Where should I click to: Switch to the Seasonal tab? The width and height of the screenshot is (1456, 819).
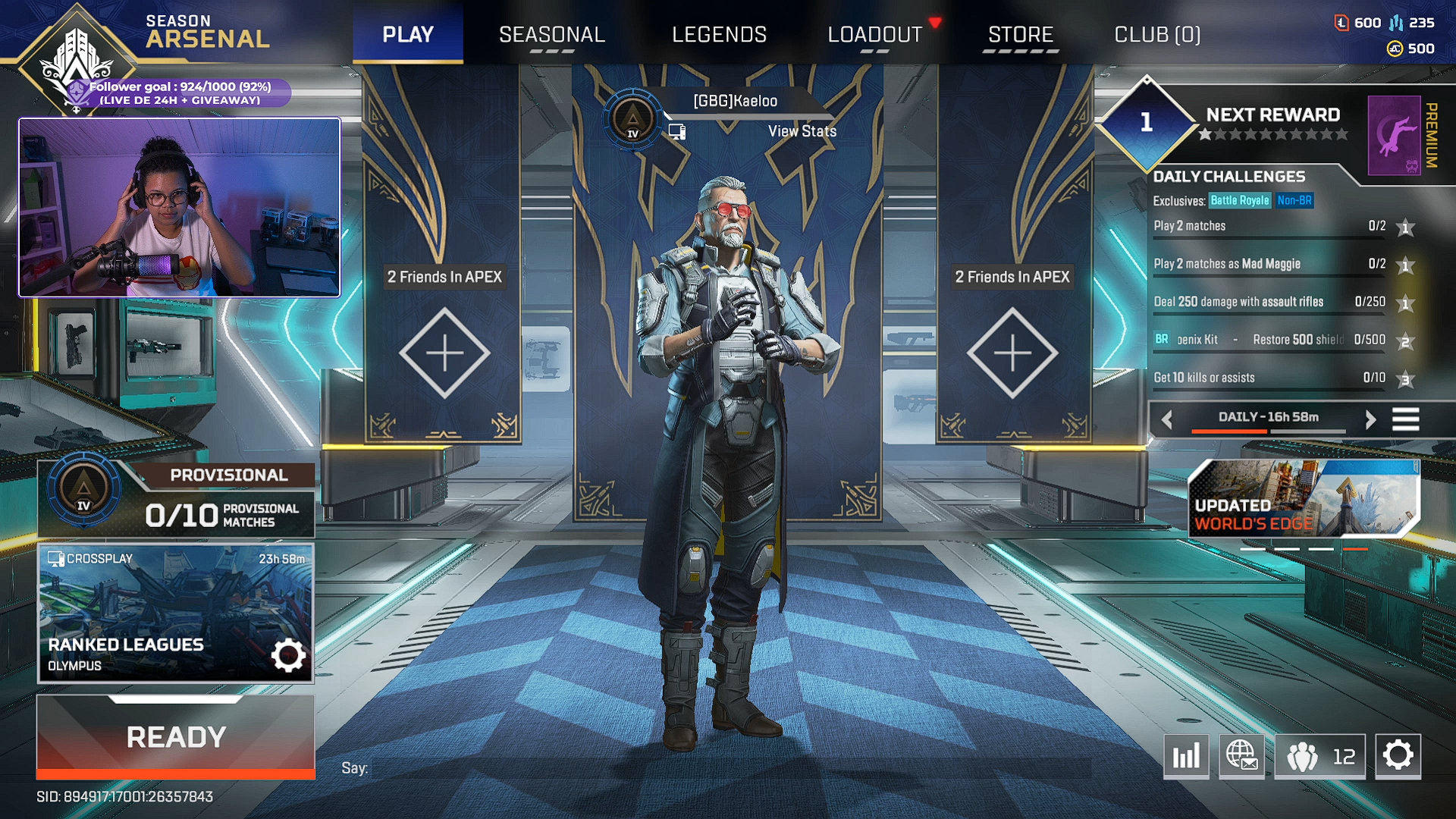551,35
